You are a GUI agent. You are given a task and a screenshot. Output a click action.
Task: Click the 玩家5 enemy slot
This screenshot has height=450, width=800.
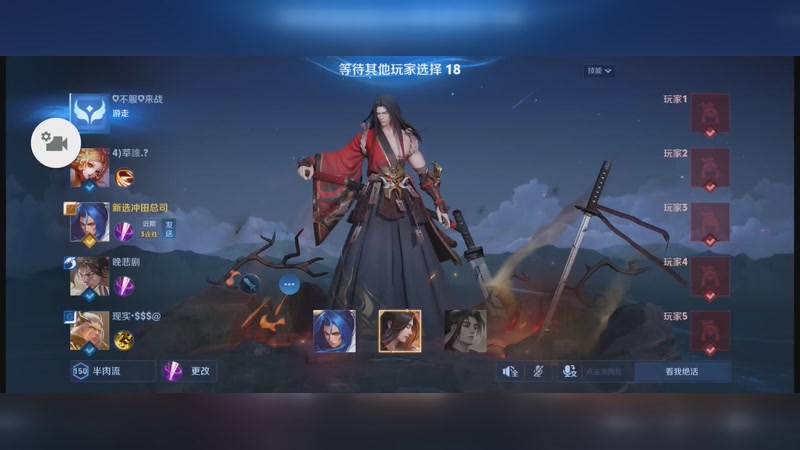pyautogui.click(x=709, y=331)
